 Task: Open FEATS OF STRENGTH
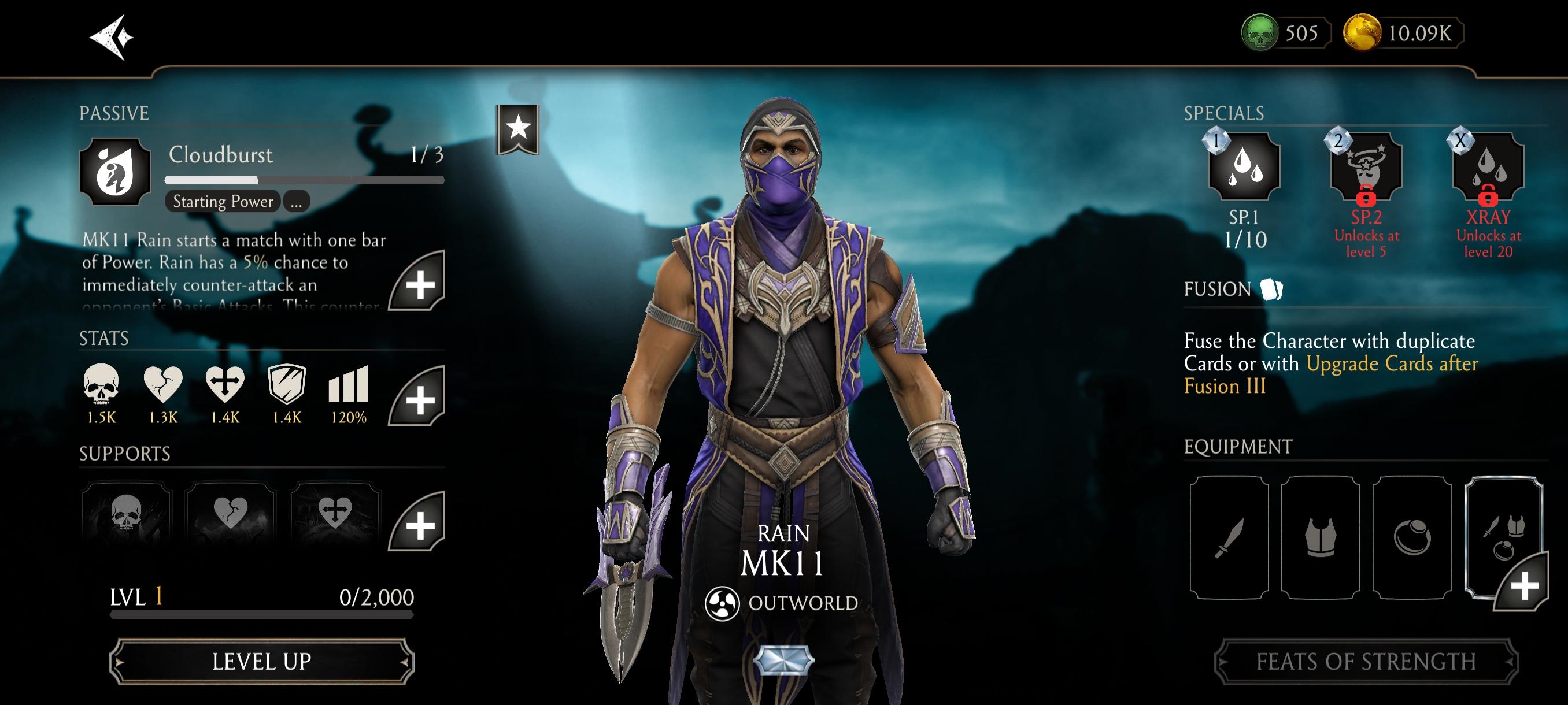click(x=1366, y=661)
